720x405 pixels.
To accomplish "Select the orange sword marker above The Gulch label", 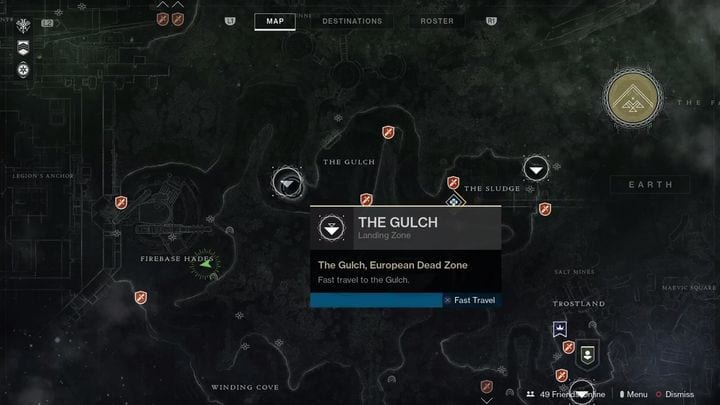I will [x=389, y=132].
